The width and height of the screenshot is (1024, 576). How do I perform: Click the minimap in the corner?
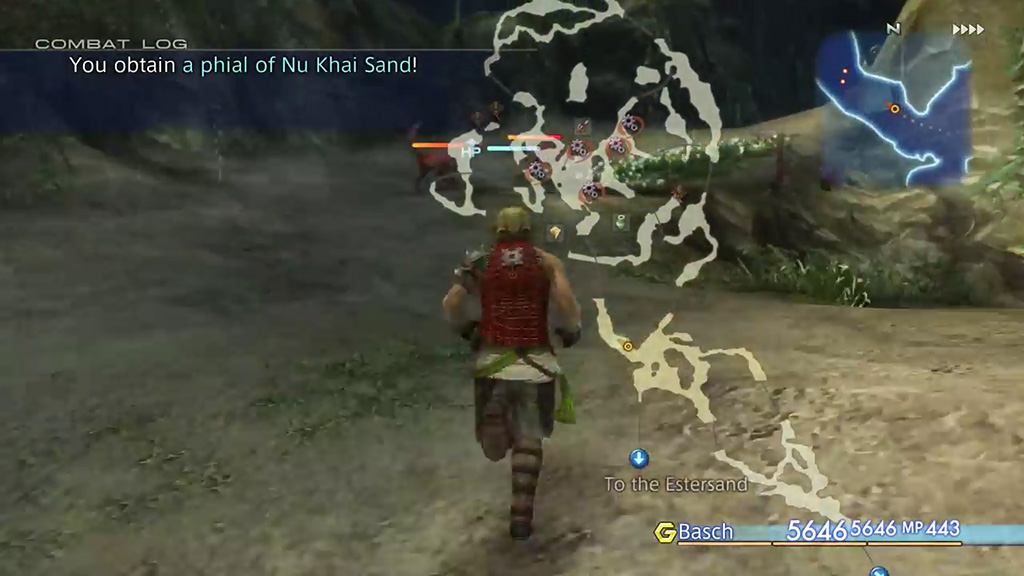tap(894, 108)
